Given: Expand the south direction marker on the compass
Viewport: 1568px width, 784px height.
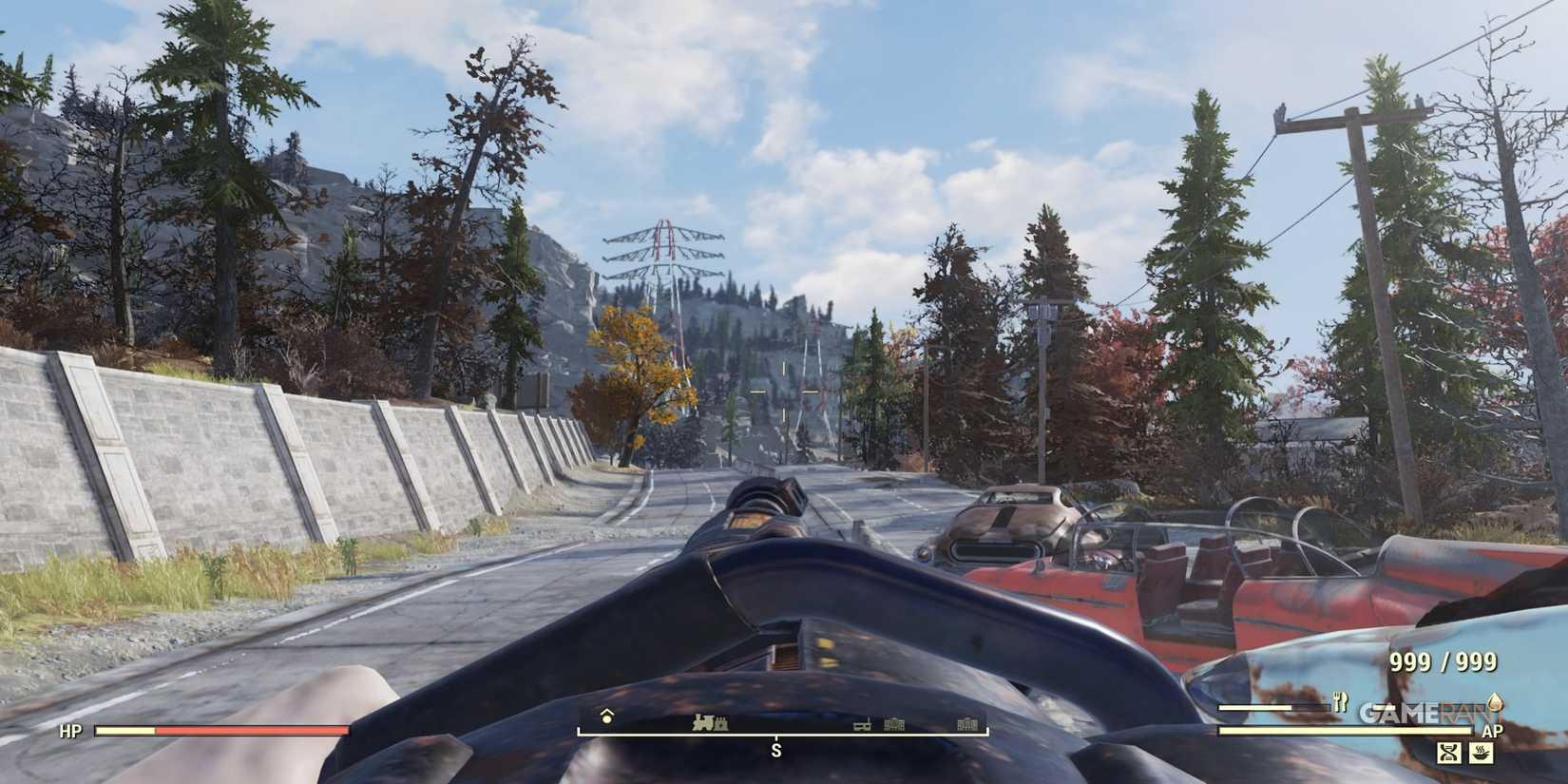Looking at the screenshot, I should [x=776, y=750].
